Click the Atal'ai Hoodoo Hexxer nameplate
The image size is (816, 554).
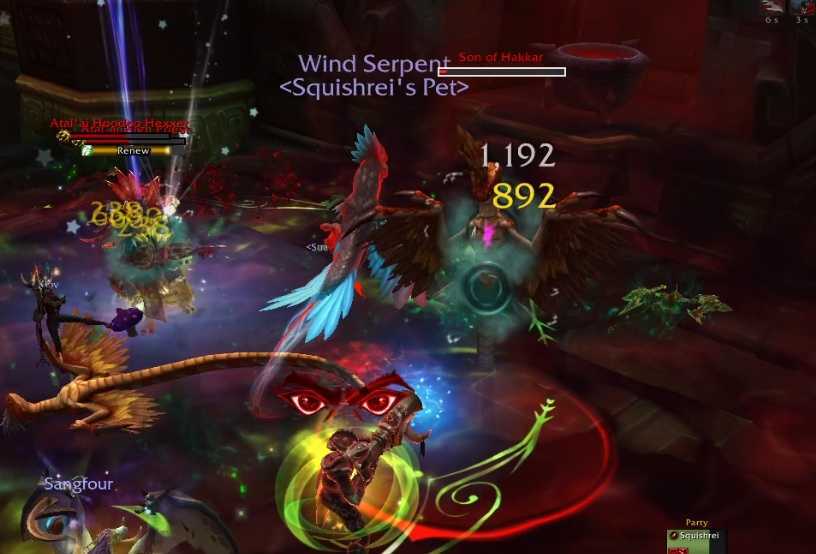118,125
